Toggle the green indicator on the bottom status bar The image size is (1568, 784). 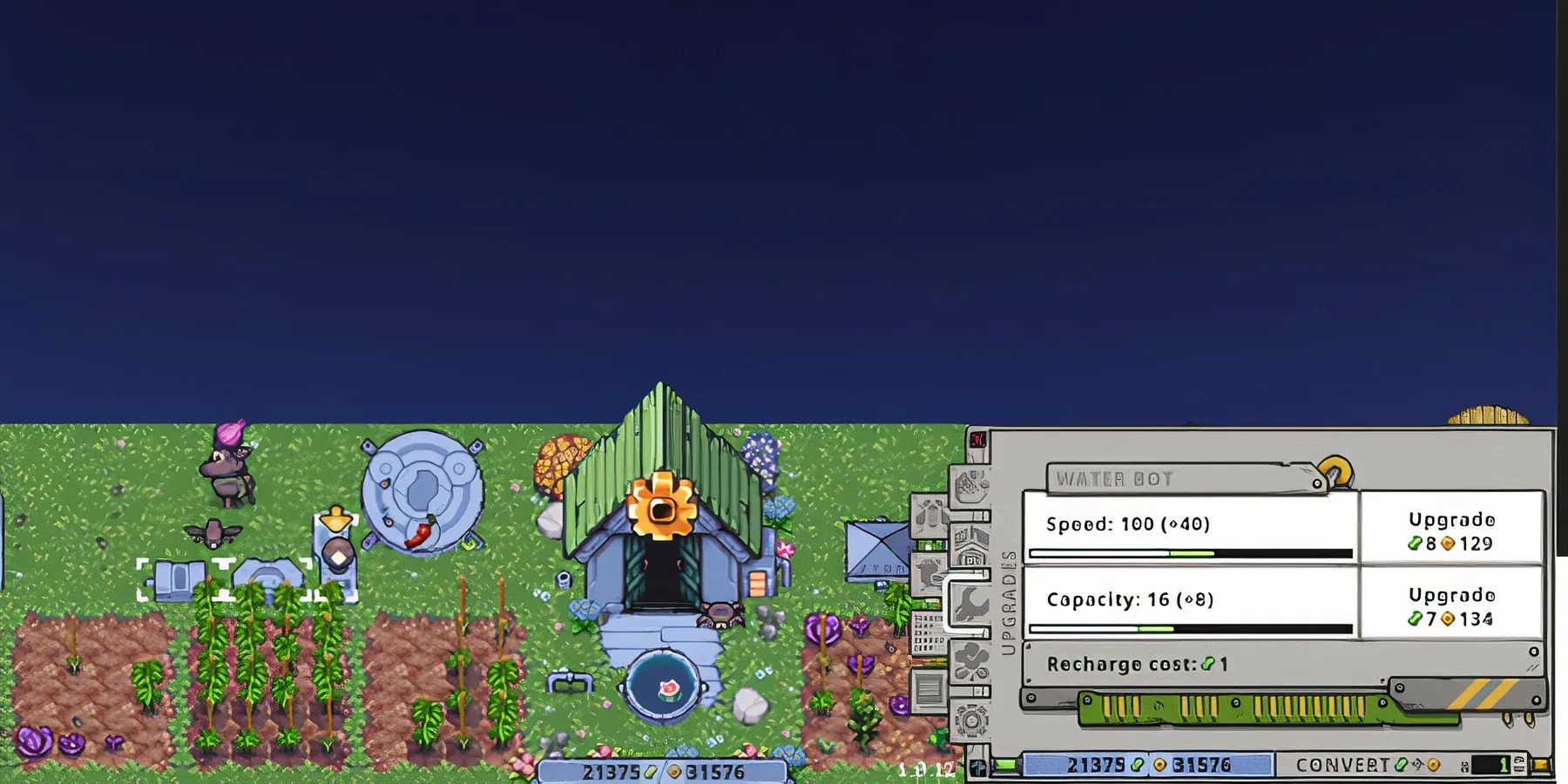(1005, 764)
